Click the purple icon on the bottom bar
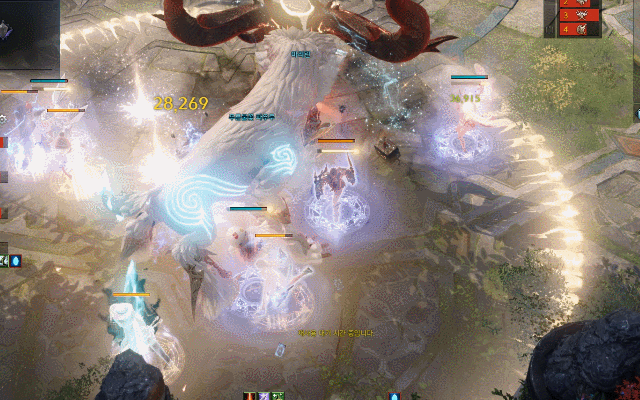 pos(264,396)
